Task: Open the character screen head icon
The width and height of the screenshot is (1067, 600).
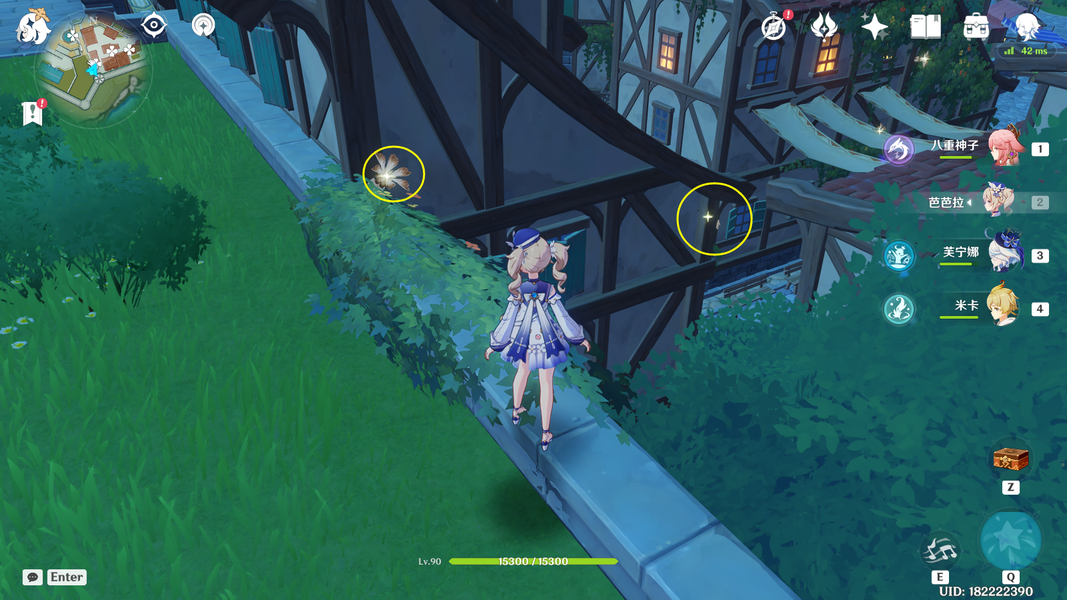Action: pos(1027,27)
